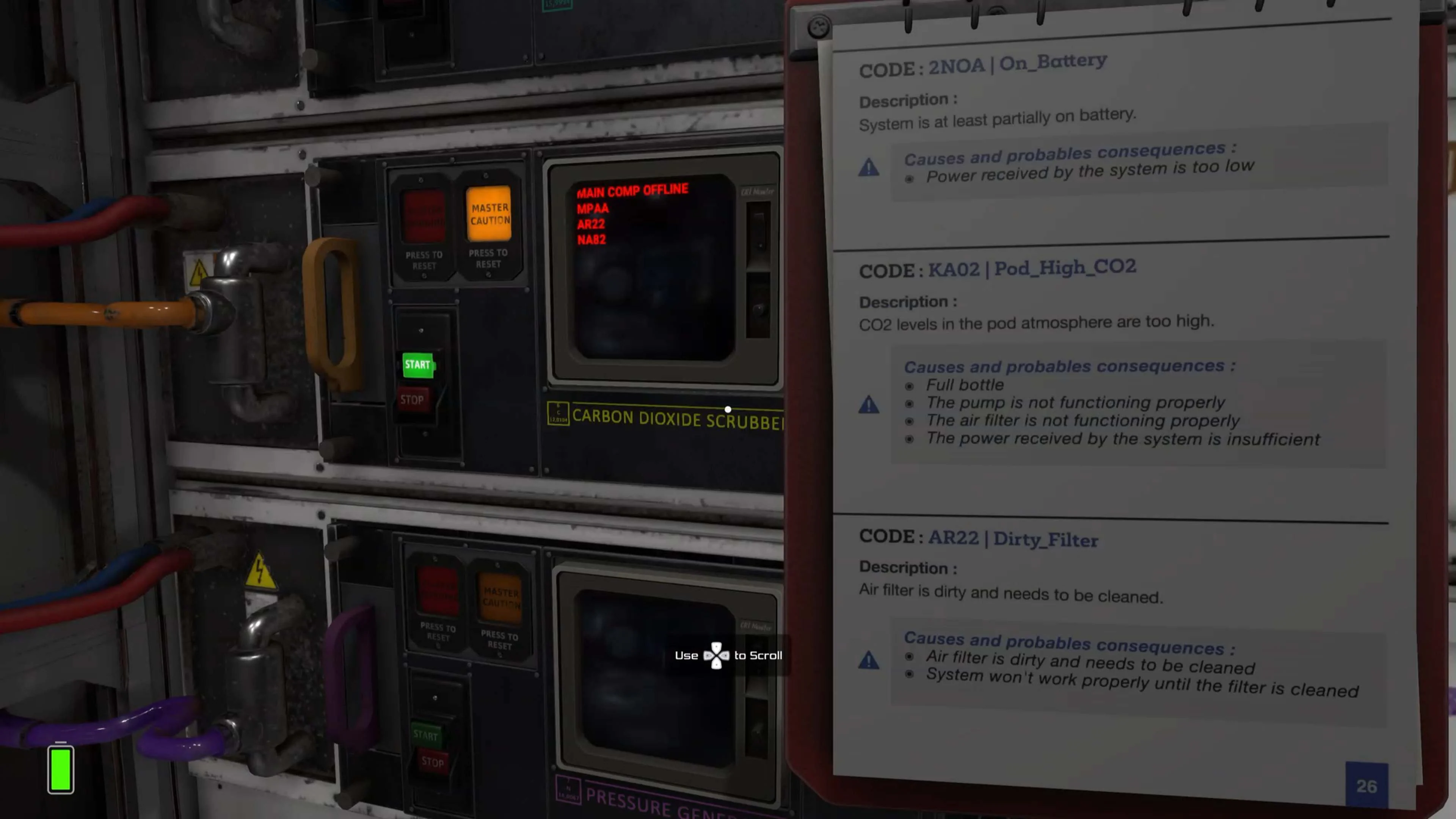1456x819 pixels.
Task: Flip the red STOP switch on the CO2 scrubber
Action: point(413,400)
